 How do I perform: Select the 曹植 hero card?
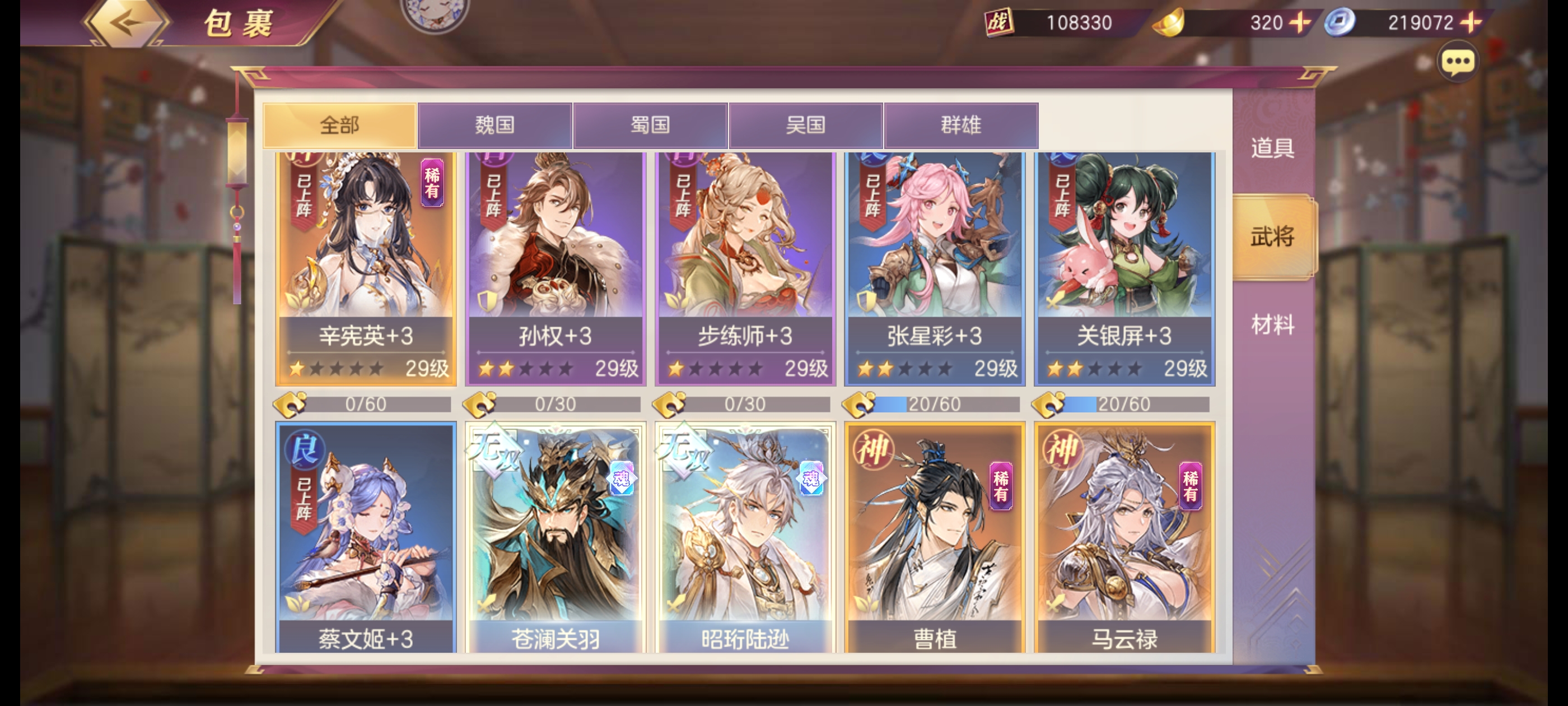click(934, 536)
